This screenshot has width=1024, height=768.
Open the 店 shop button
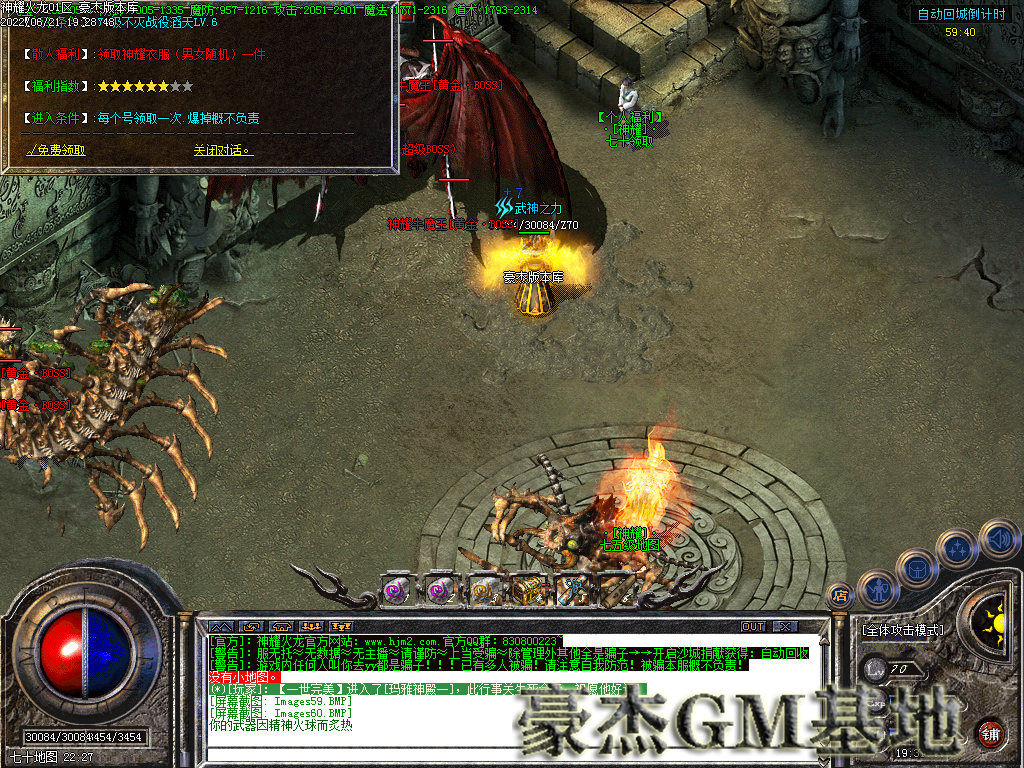(x=839, y=596)
